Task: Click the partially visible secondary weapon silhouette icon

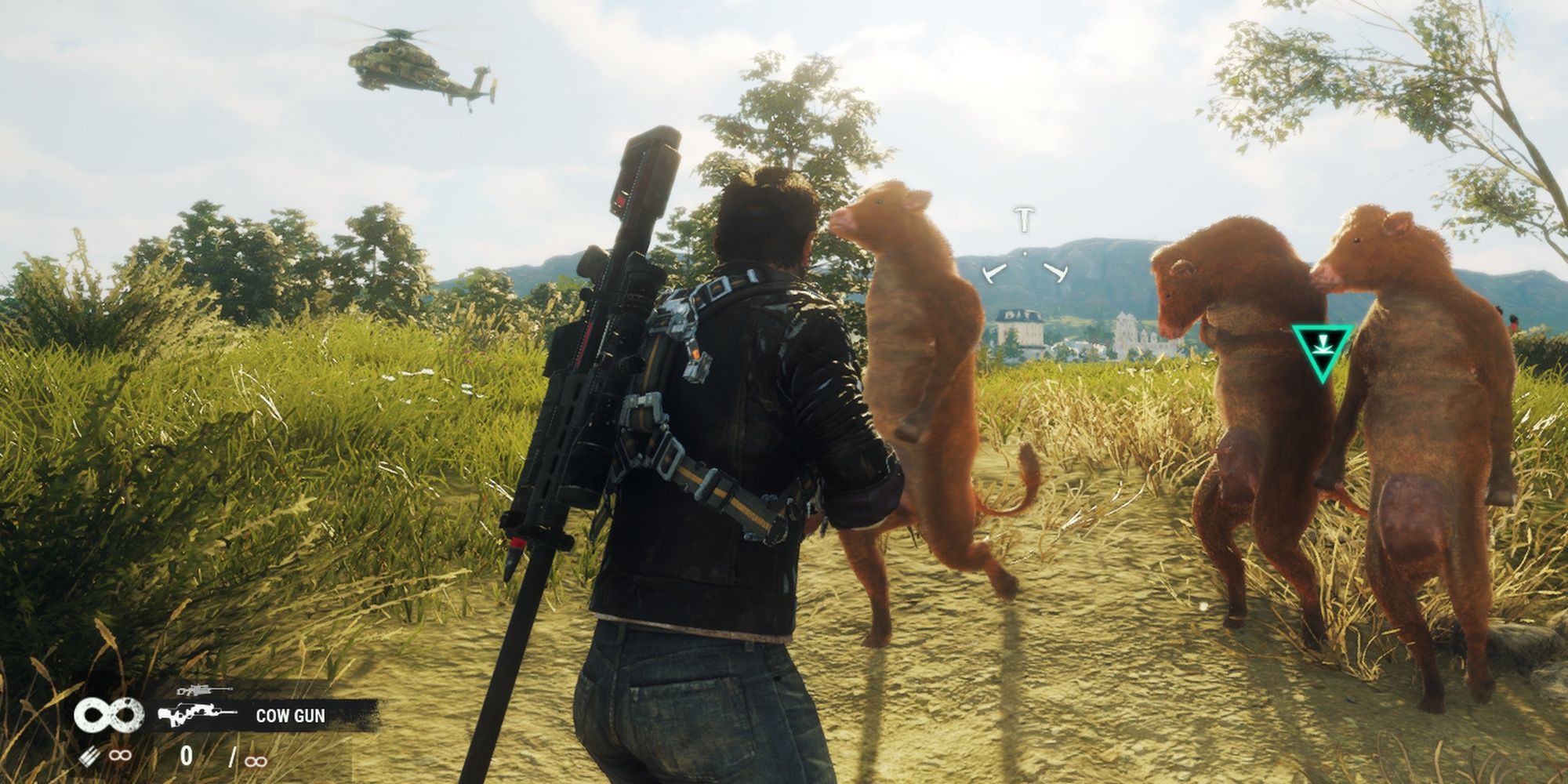Action: click(x=202, y=690)
